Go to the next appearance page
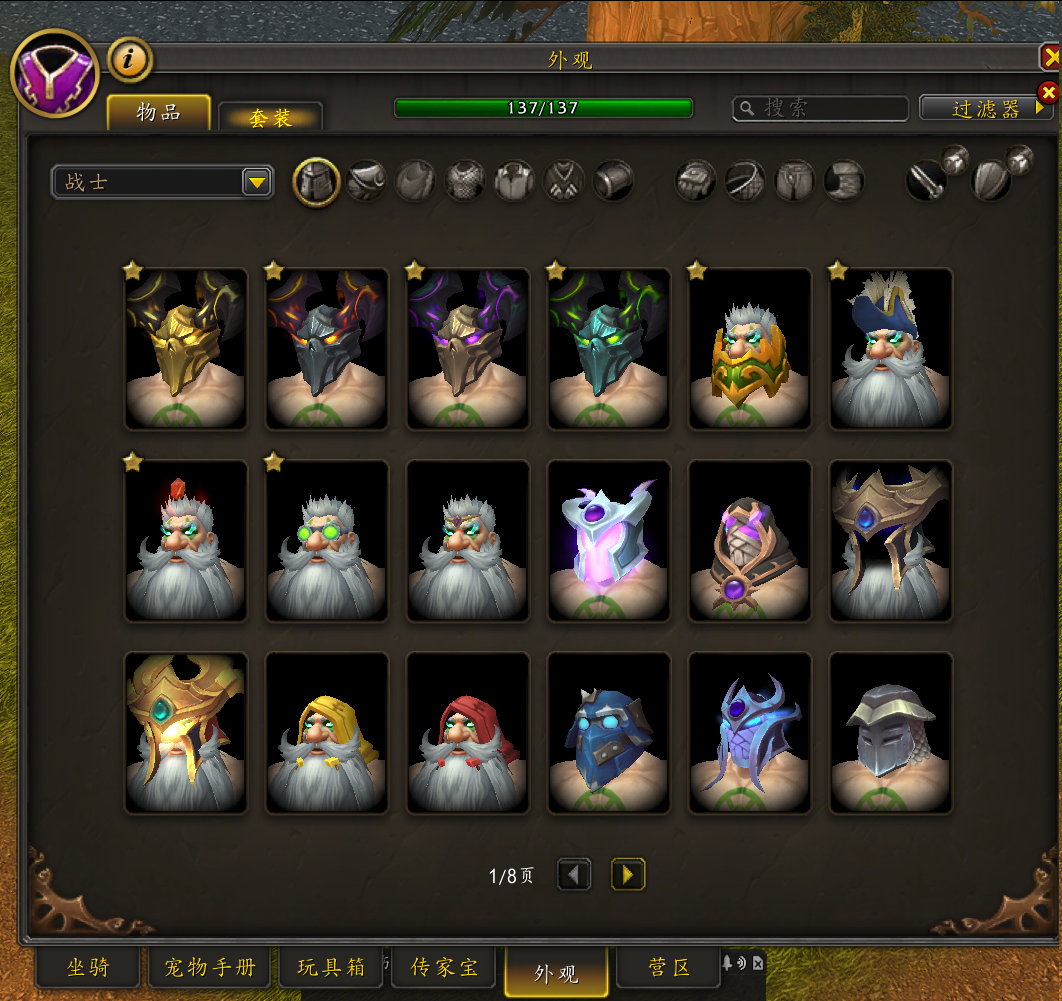Viewport: 1062px width, 1001px height. coord(628,875)
